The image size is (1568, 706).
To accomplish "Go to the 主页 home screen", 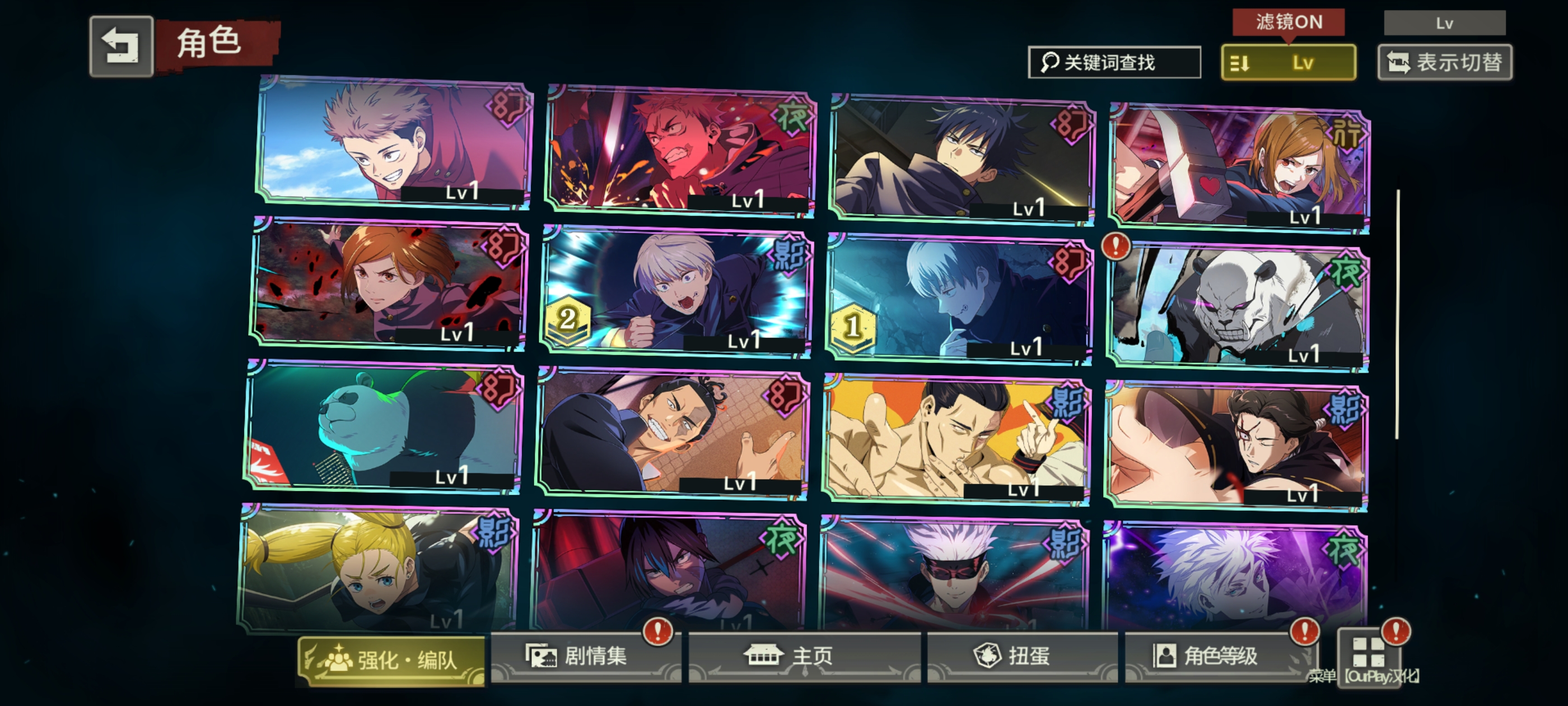I will pyautogui.click(x=804, y=656).
